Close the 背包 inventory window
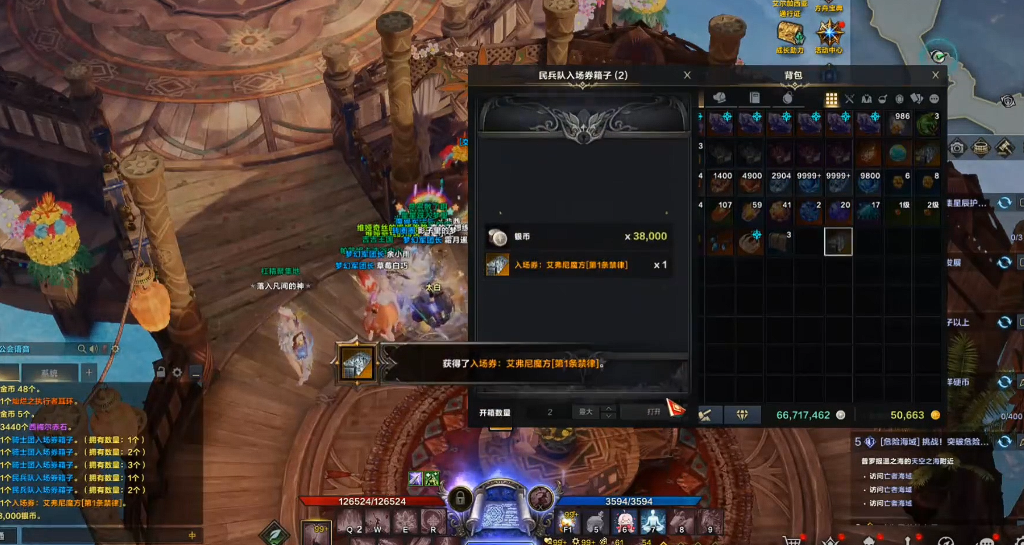 (x=936, y=75)
